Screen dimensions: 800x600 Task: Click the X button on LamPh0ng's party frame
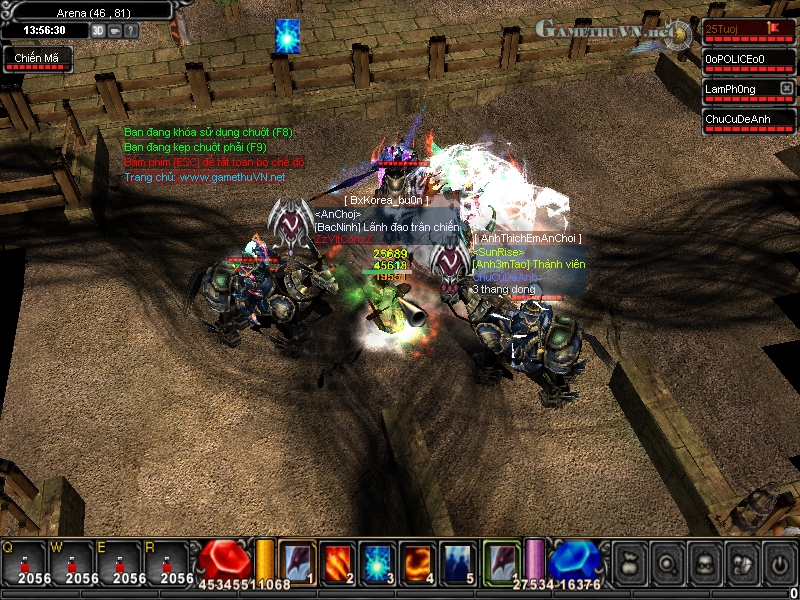(787, 89)
